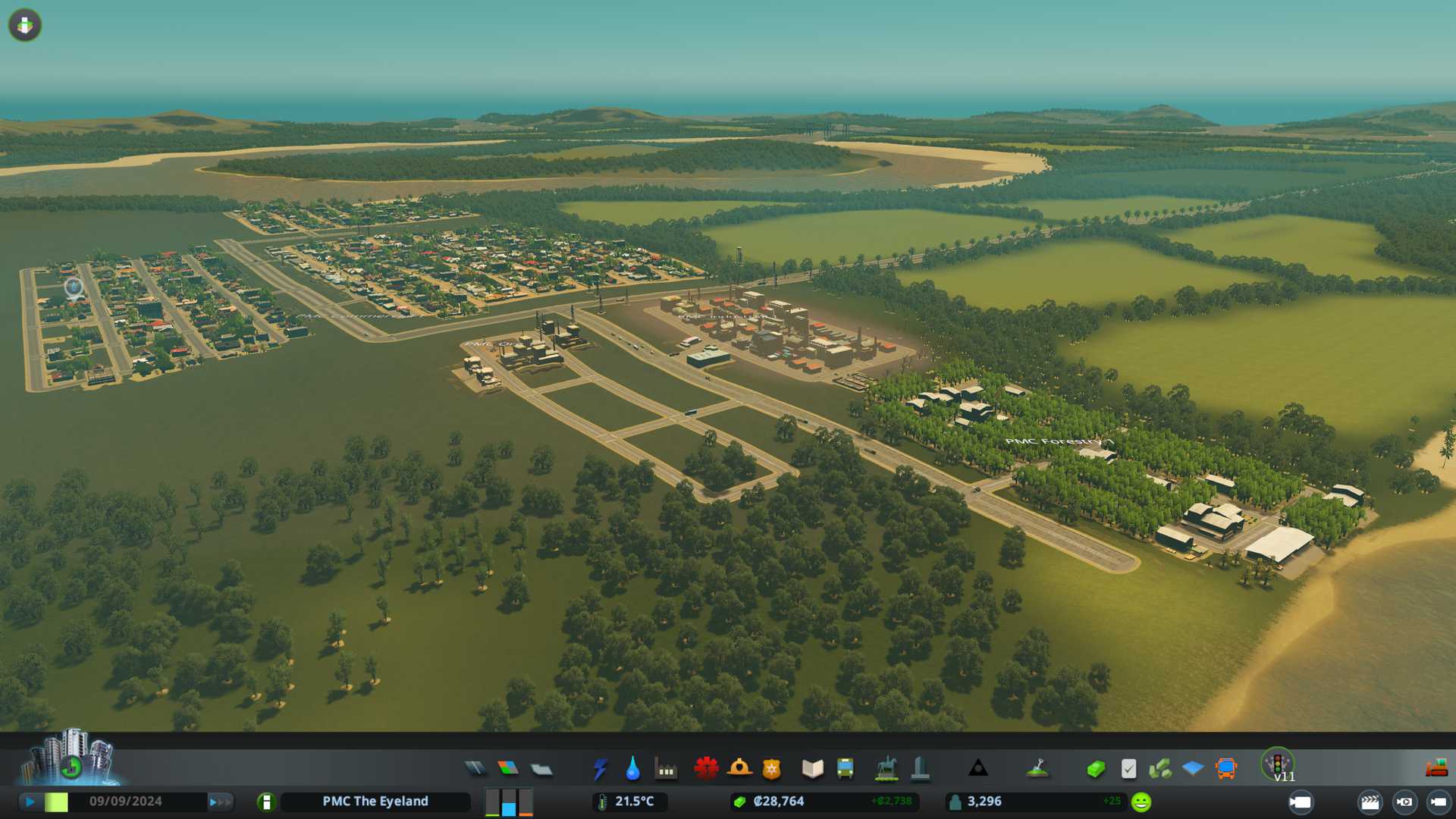Open the Fire Department helmet menu
The image size is (1456, 819).
pos(739,769)
